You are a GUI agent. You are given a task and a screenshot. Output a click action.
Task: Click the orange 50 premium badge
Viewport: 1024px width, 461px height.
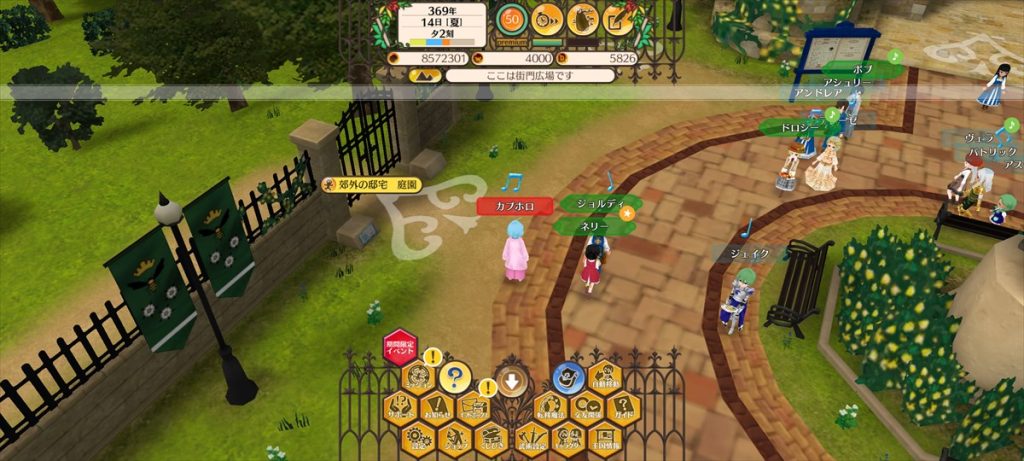coord(511,19)
